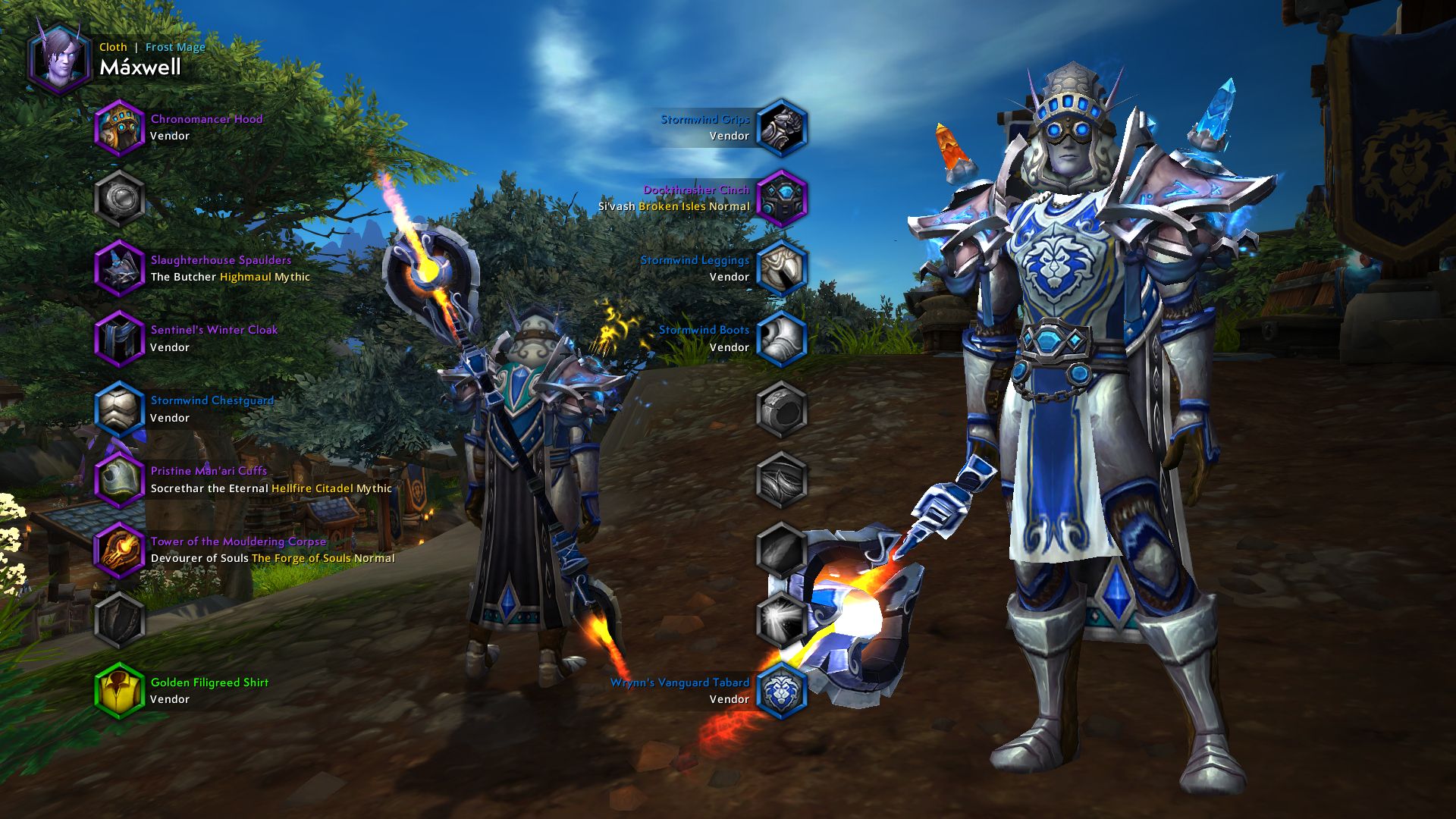Select the Stormwind Grips glove icon

point(783,129)
